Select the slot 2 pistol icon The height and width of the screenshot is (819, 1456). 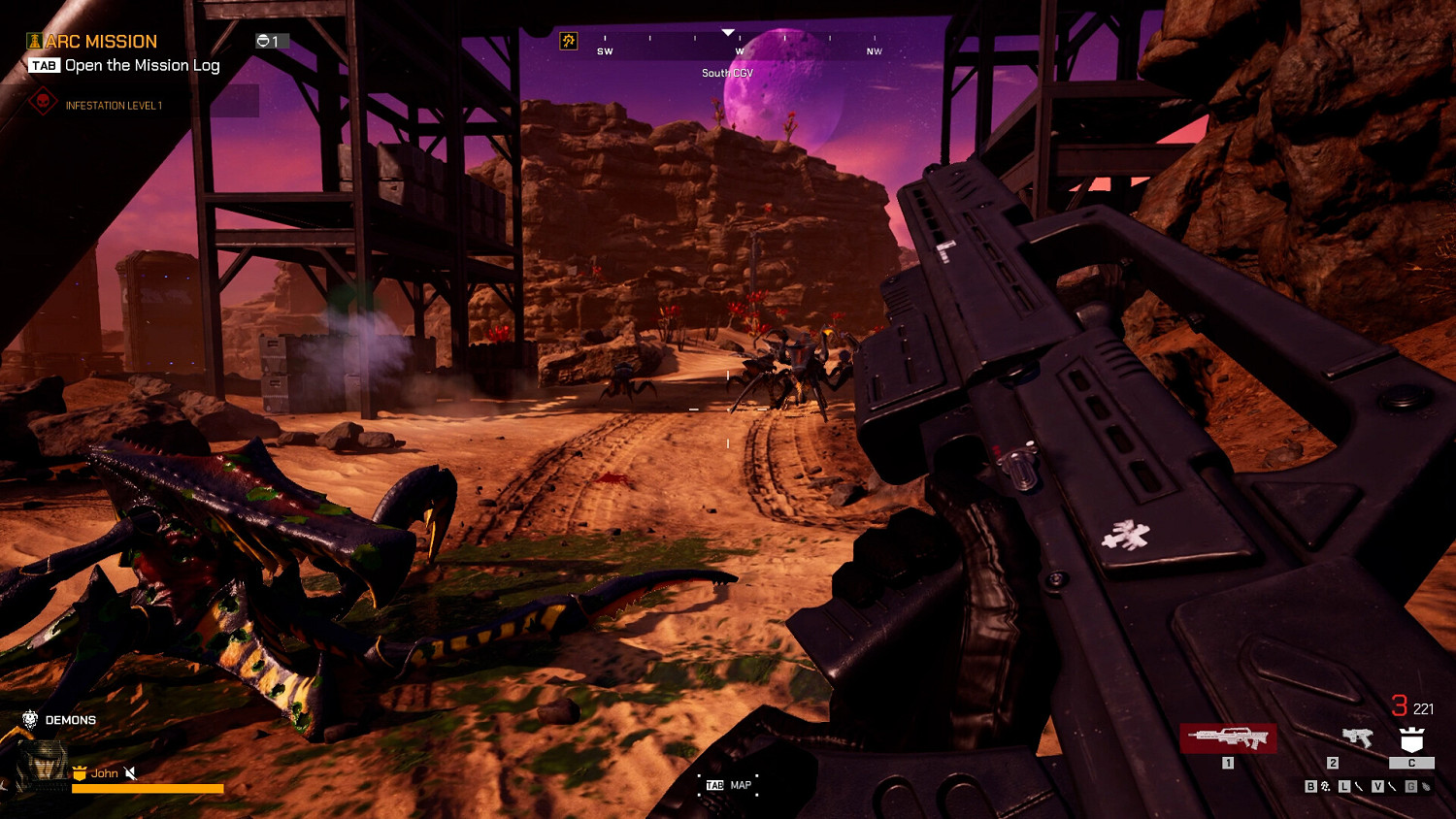[x=1357, y=737]
